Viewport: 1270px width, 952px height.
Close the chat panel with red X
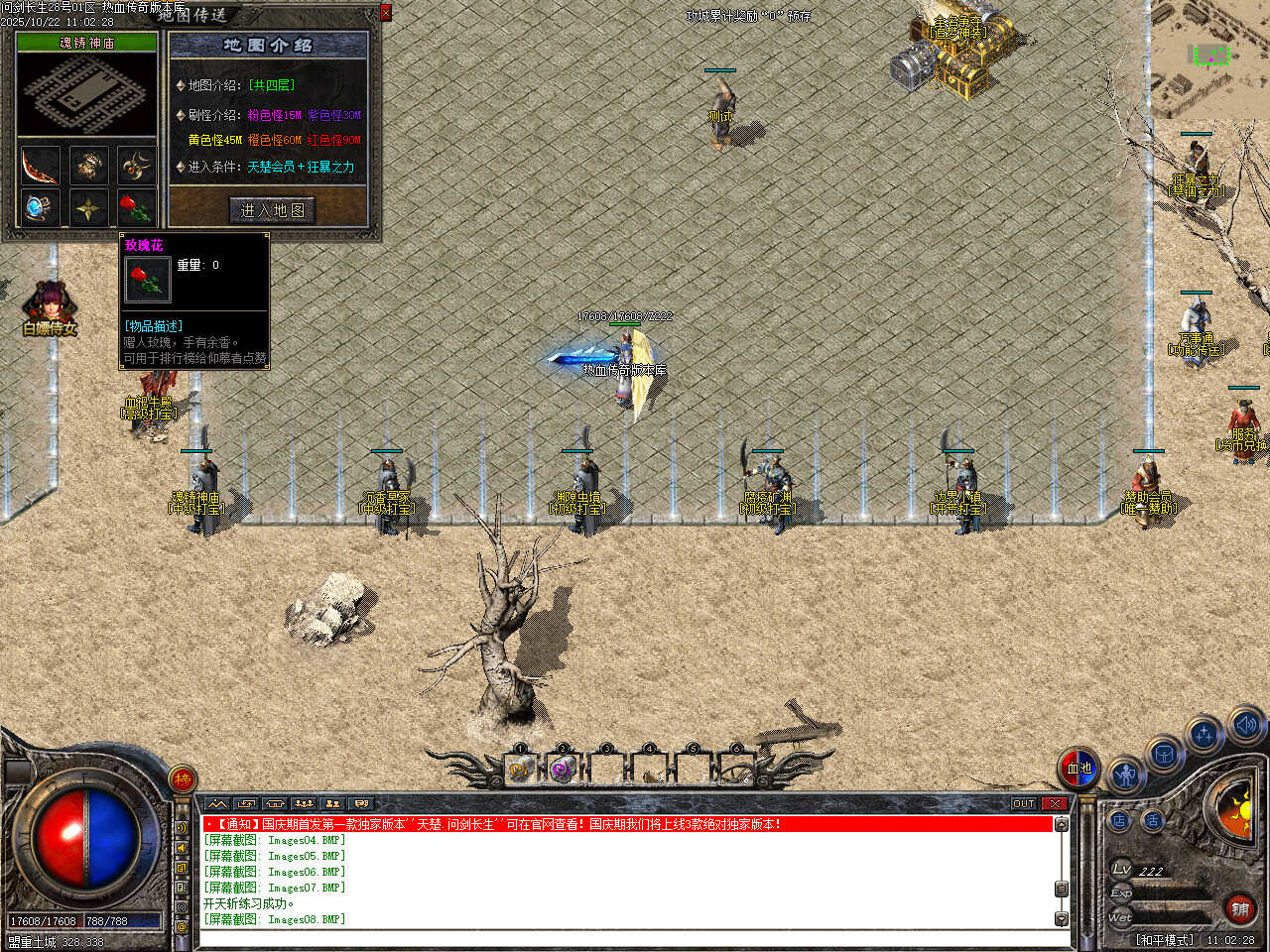[x=1055, y=803]
